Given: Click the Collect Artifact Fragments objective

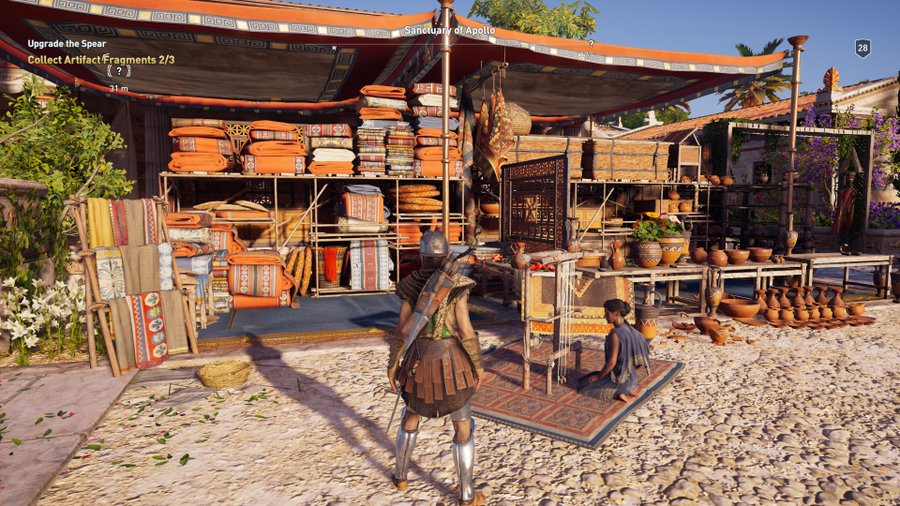Looking at the screenshot, I should click(x=100, y=60).
